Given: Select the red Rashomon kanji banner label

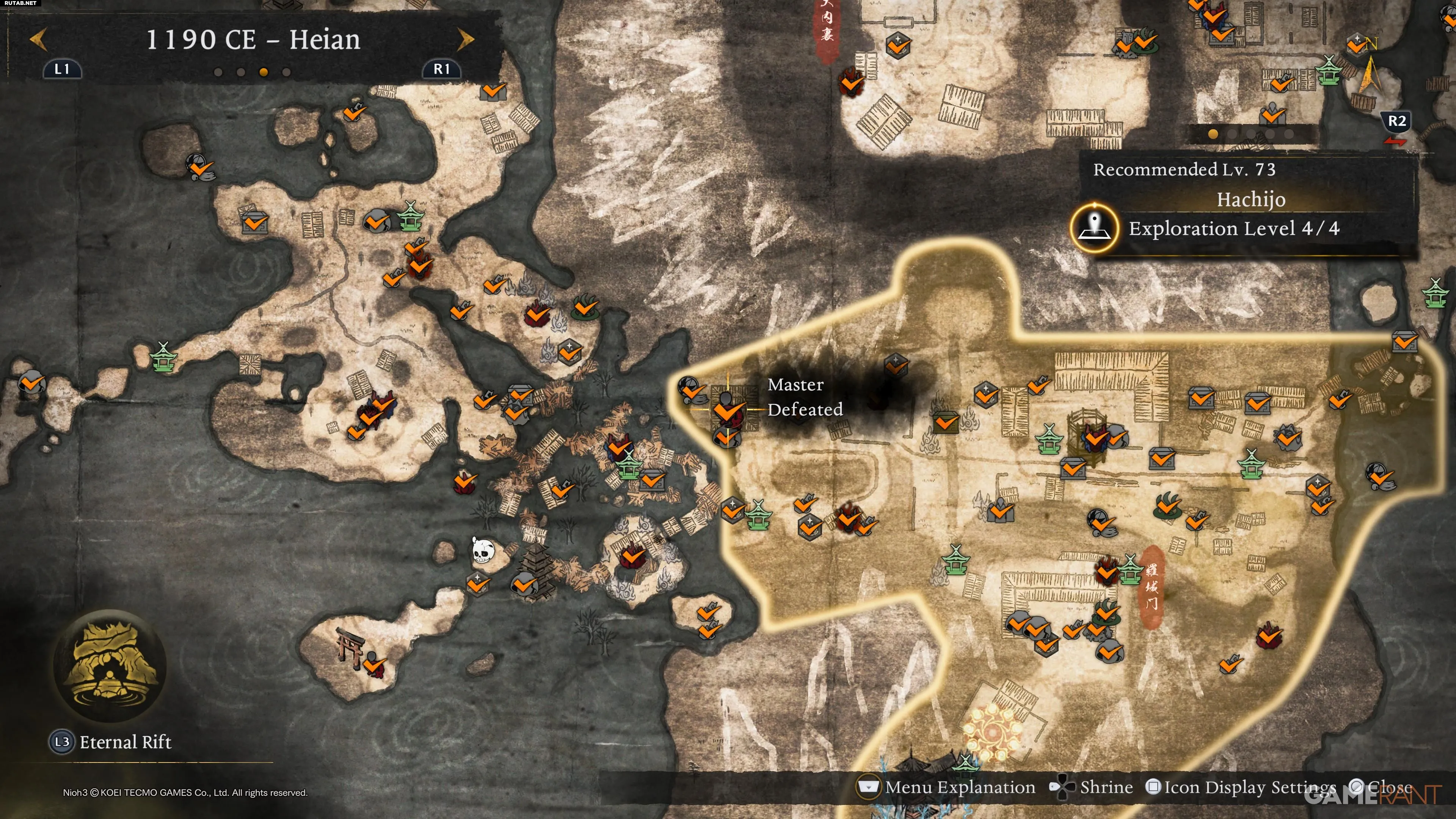Looking at the screenshot, I should [x=1152, y=585].
